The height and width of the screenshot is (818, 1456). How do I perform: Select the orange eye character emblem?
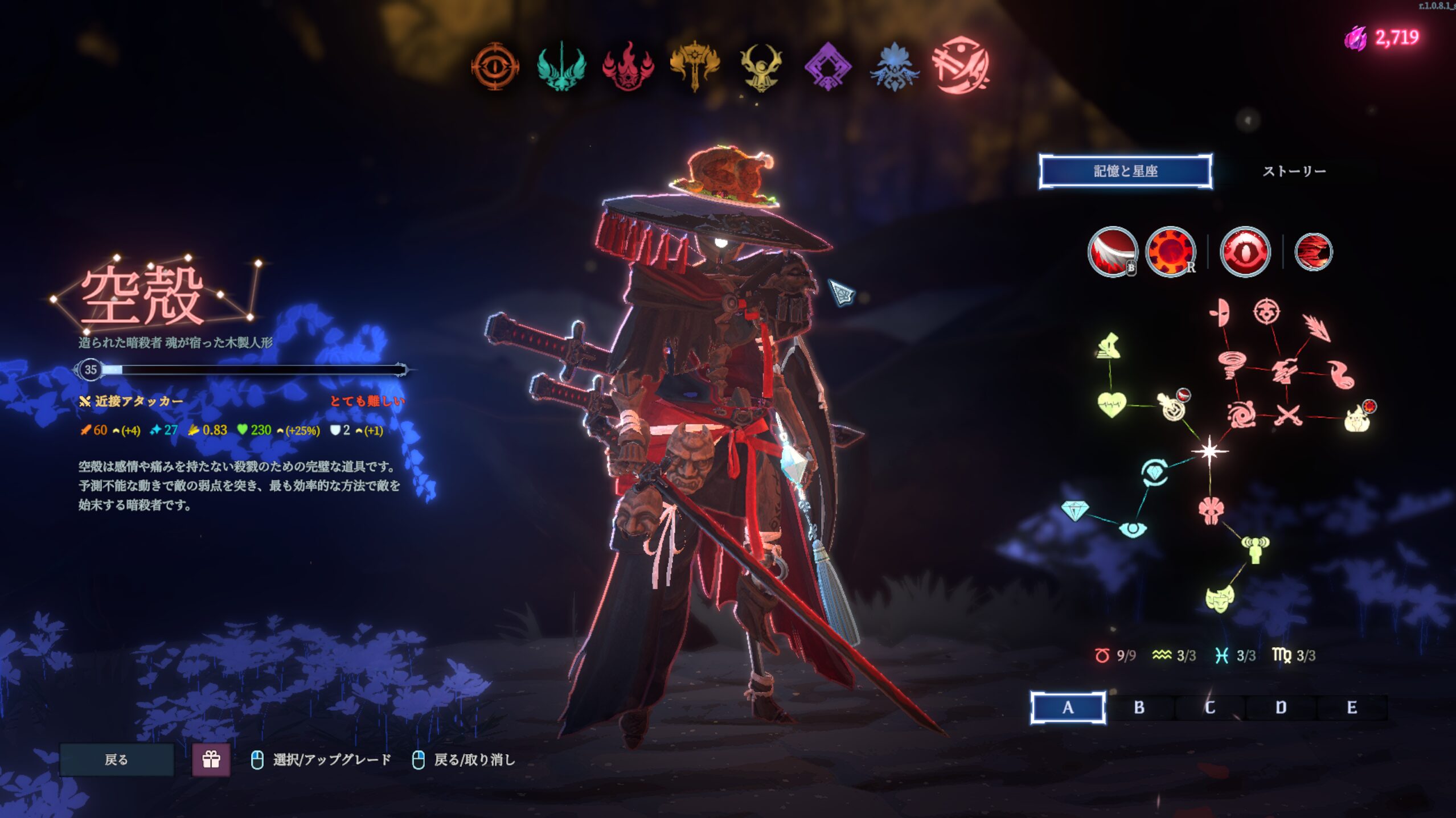pyautogui.click(x=495, y=67)
